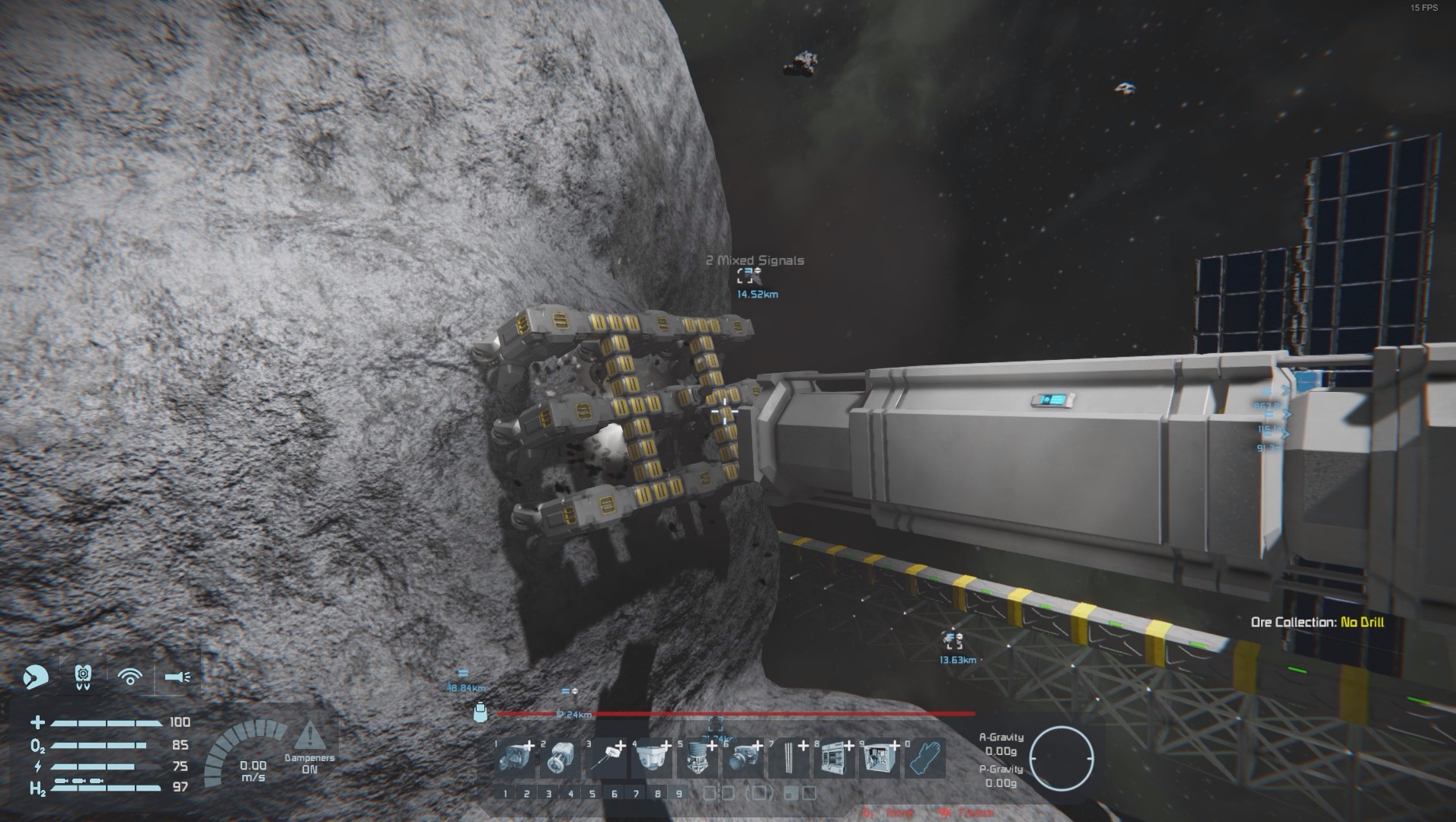Select the camera block in hotbar slot 6

point(742,759)
